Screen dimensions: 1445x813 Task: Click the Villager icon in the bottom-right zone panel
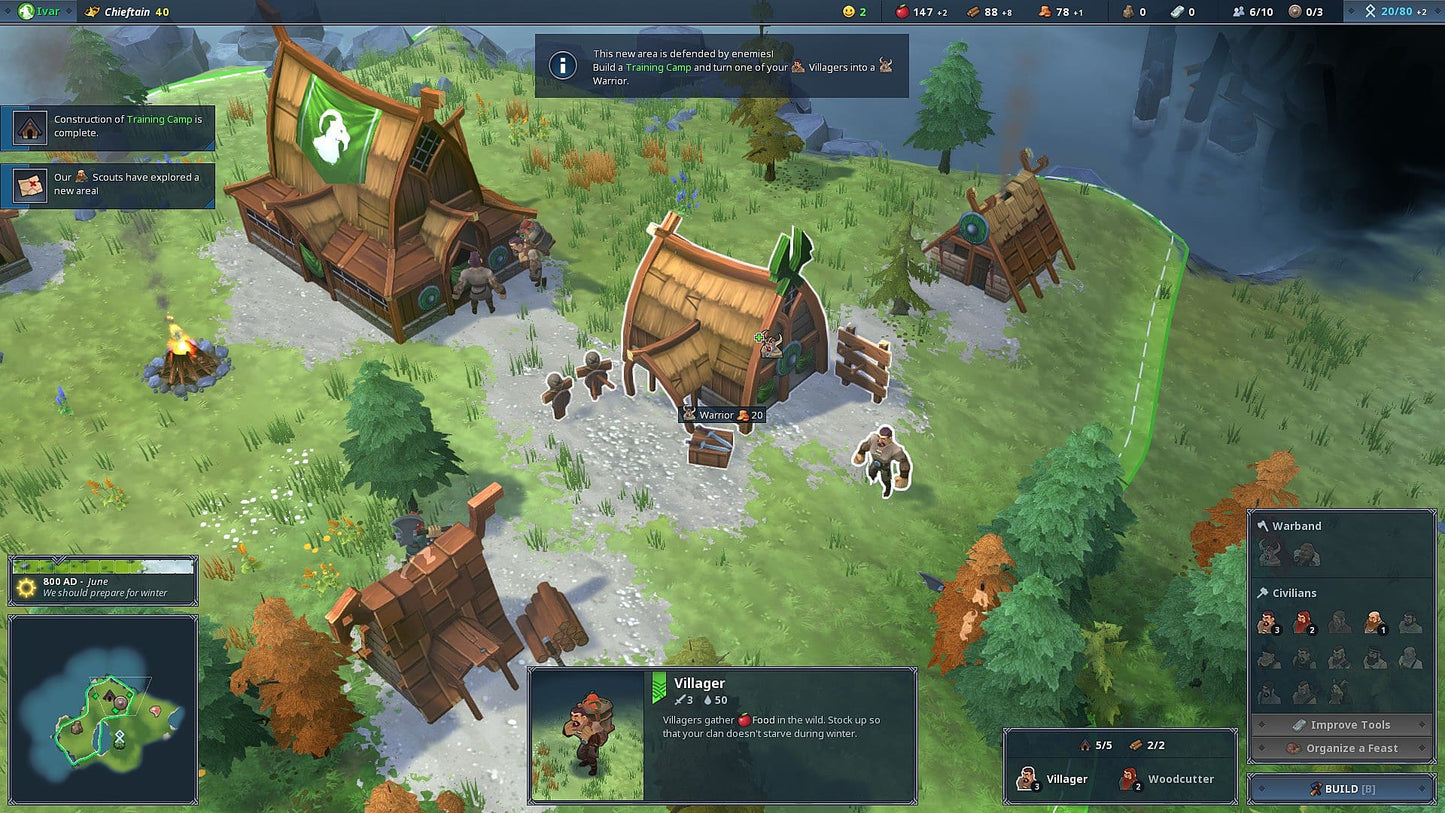point(1029,778)
